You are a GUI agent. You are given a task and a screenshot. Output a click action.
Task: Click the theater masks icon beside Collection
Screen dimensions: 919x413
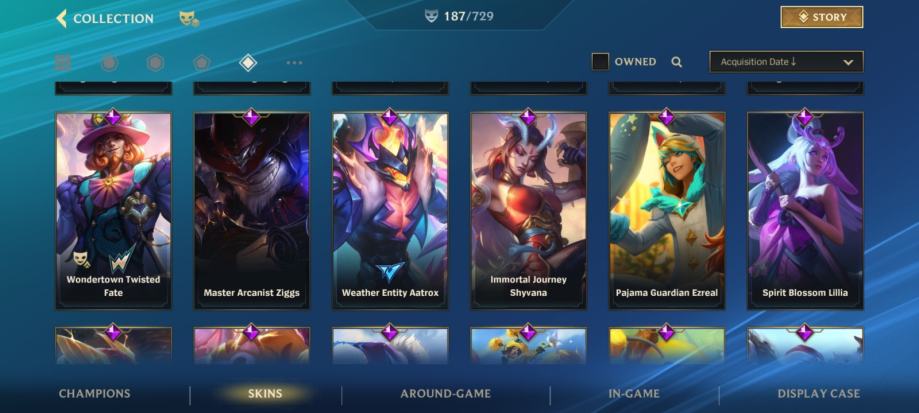pyautogui.click(x=187, y=18)
